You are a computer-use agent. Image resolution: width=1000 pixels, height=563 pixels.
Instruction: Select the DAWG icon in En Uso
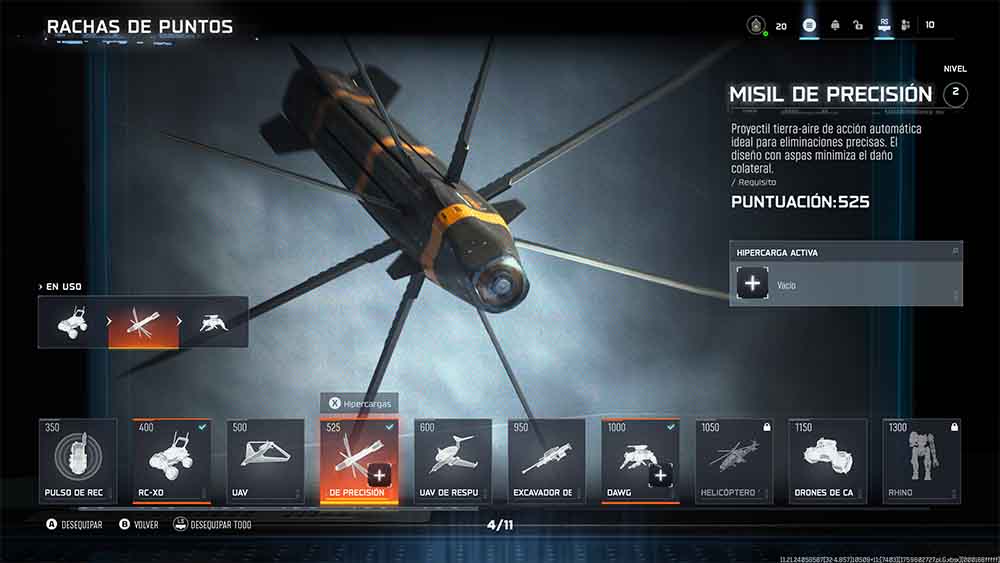[x=212, y=322]
